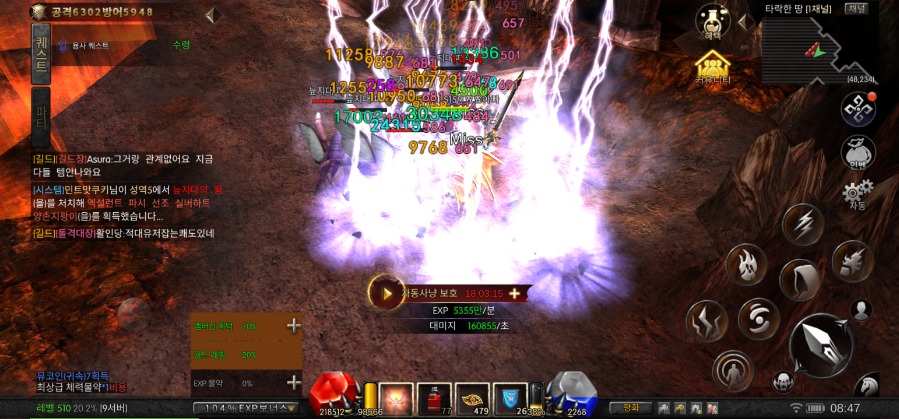Screen dimensions: 899x419
Task: Open the 인벤 inventory bag icon
Action: 857,152
